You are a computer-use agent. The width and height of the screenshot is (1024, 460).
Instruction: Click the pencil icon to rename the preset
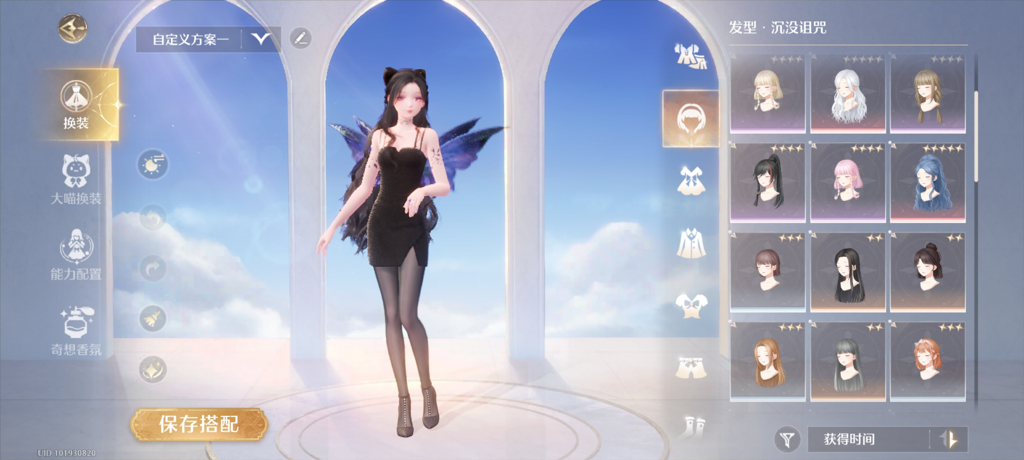(300, 39)
